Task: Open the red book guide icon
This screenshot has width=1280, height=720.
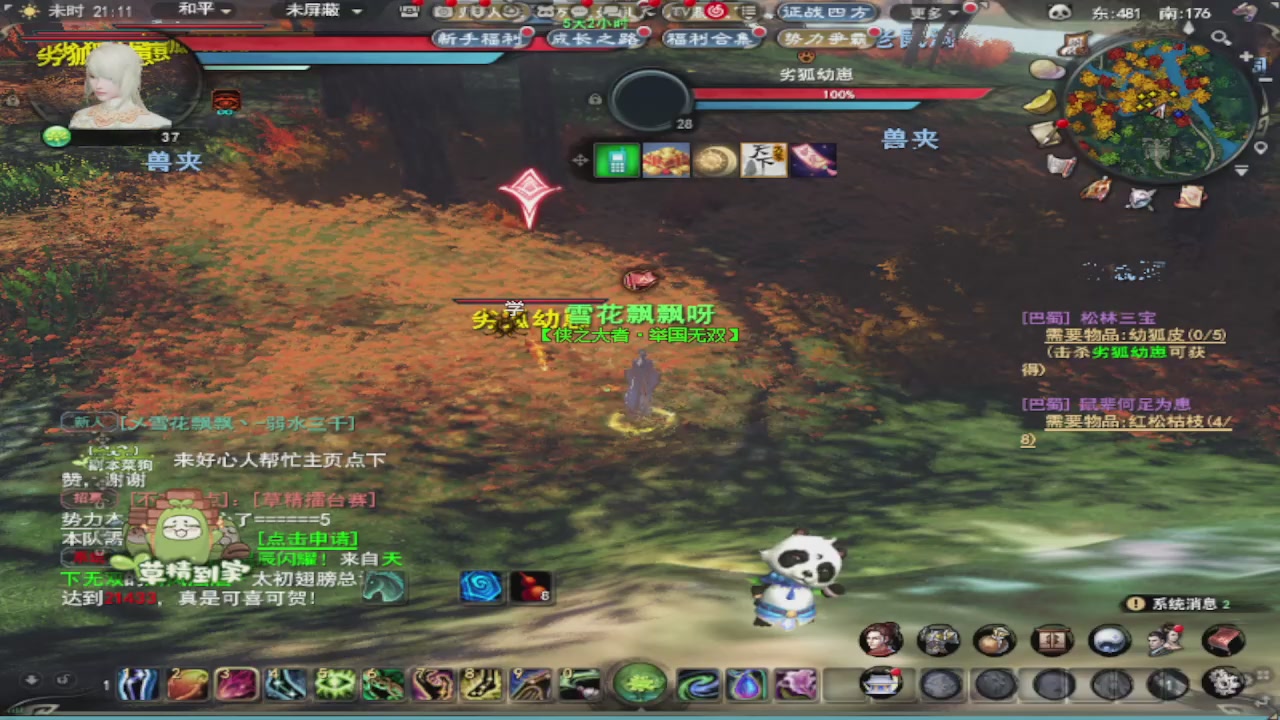Action: [x=1222, y=639]
